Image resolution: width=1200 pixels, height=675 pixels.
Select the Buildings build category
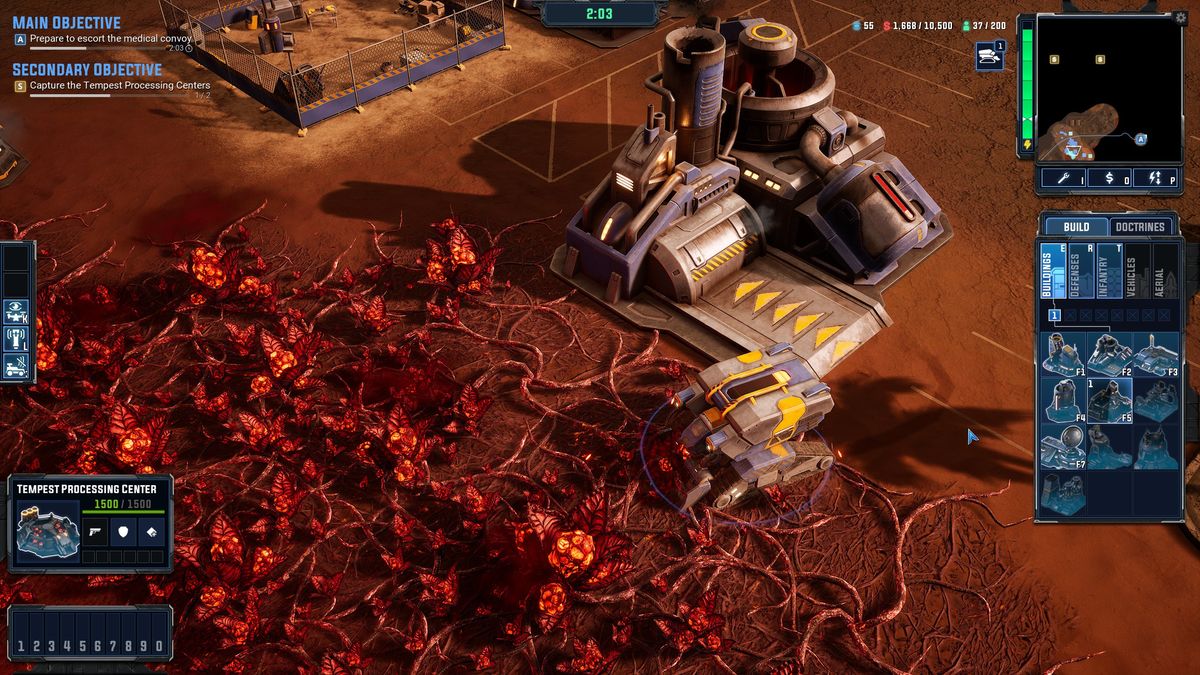[1053, 270]
